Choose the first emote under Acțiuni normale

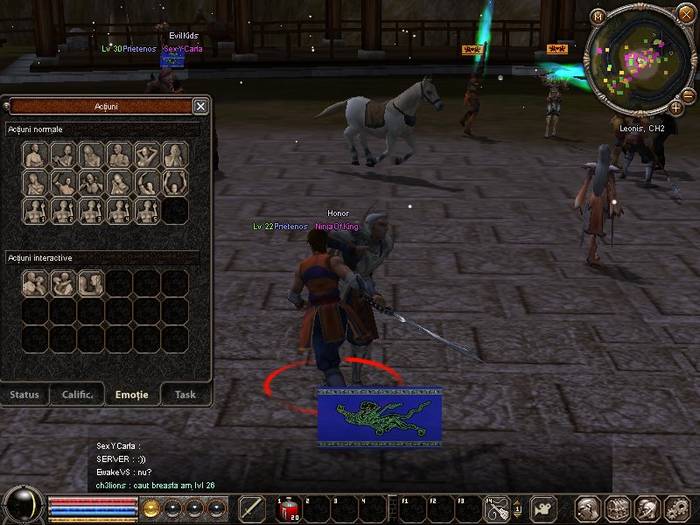[x=35, y=155]
